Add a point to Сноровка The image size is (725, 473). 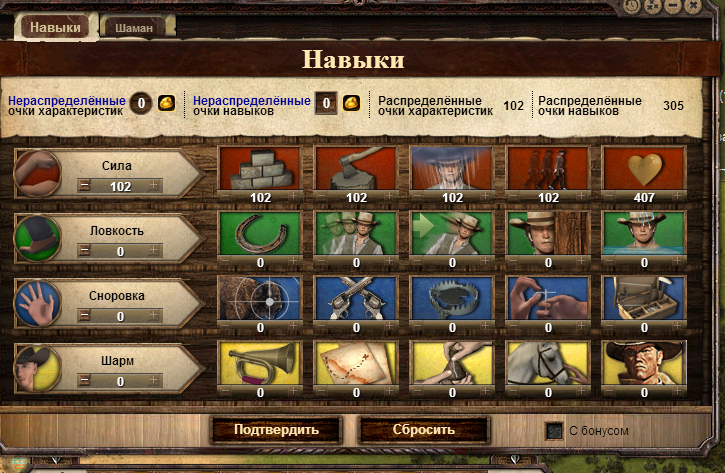point(154,317)
